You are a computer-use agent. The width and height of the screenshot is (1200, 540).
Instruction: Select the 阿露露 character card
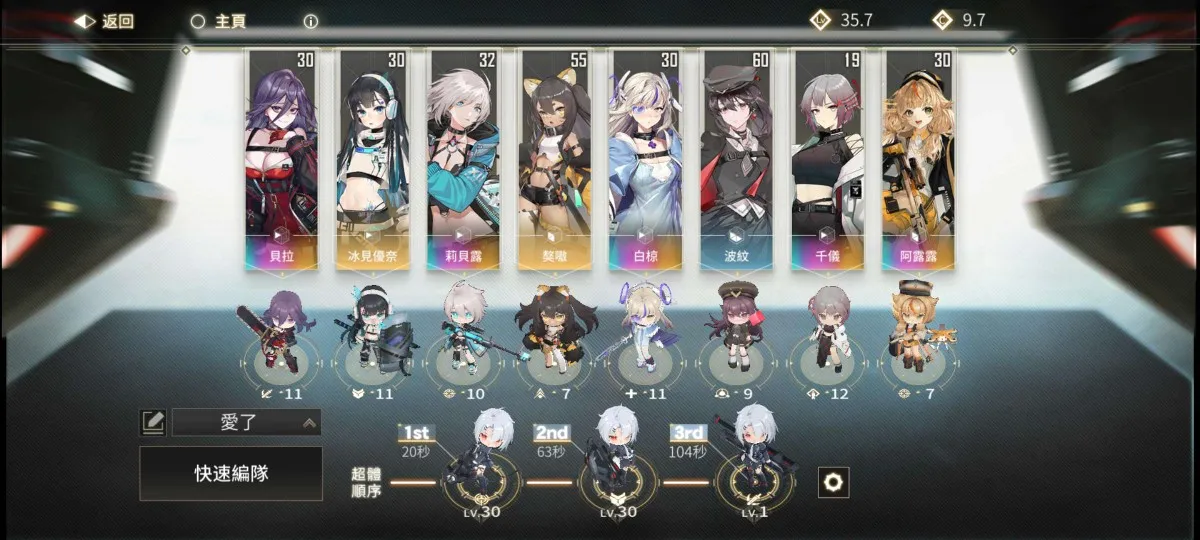[918, 160]
